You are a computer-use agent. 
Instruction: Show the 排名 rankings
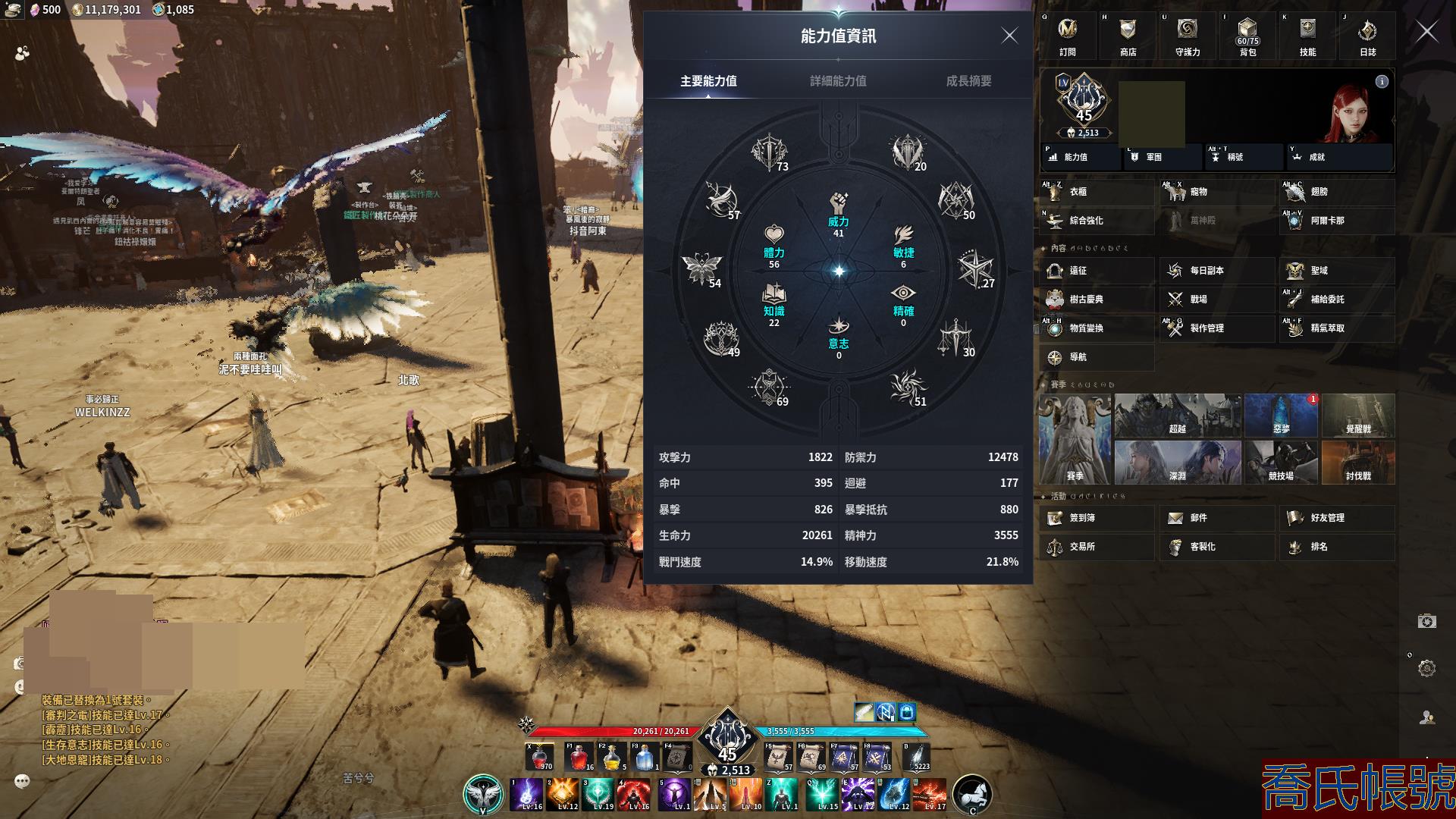[1336, 547]
